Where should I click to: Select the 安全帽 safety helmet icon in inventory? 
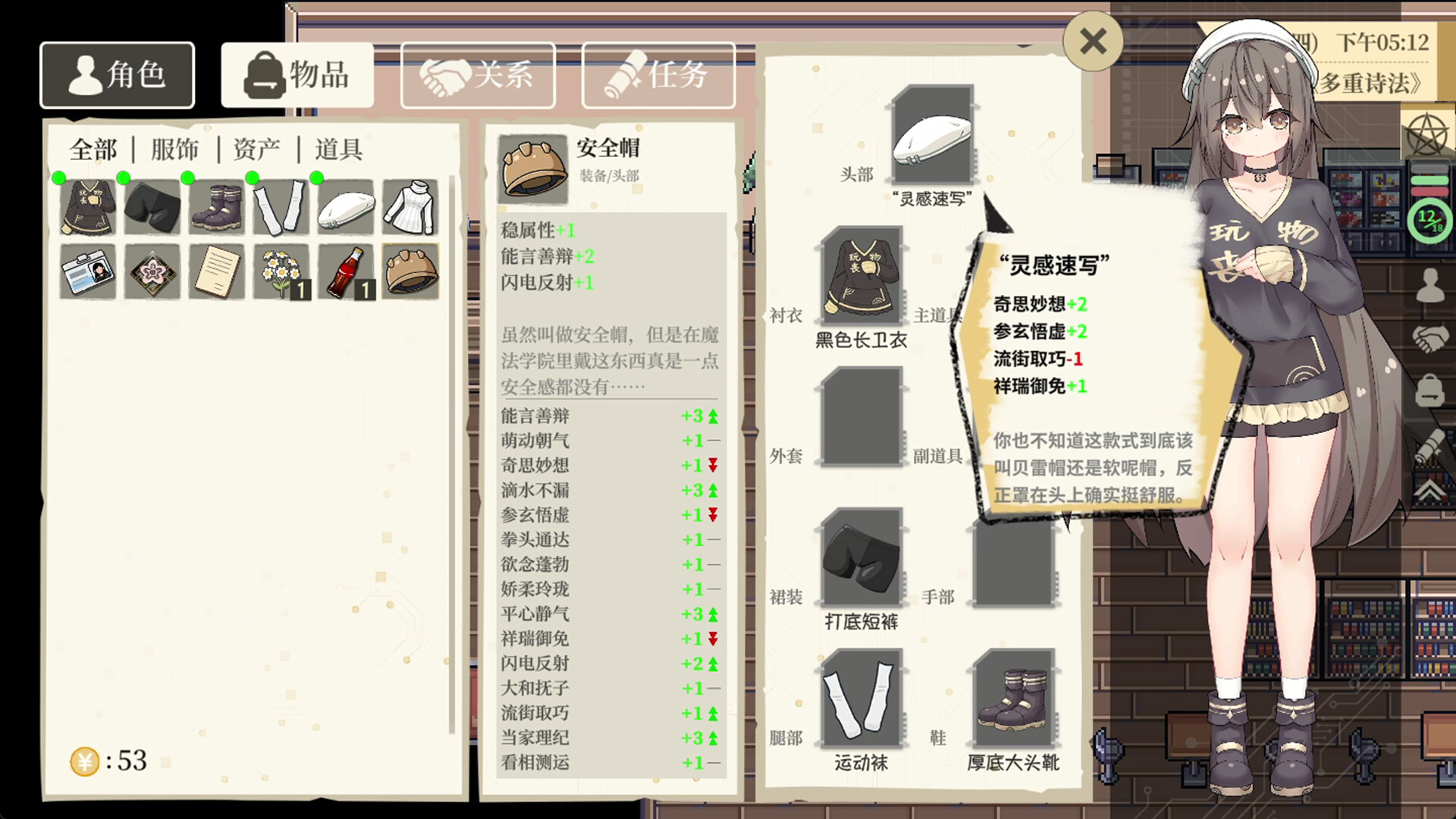pos(410,271)
